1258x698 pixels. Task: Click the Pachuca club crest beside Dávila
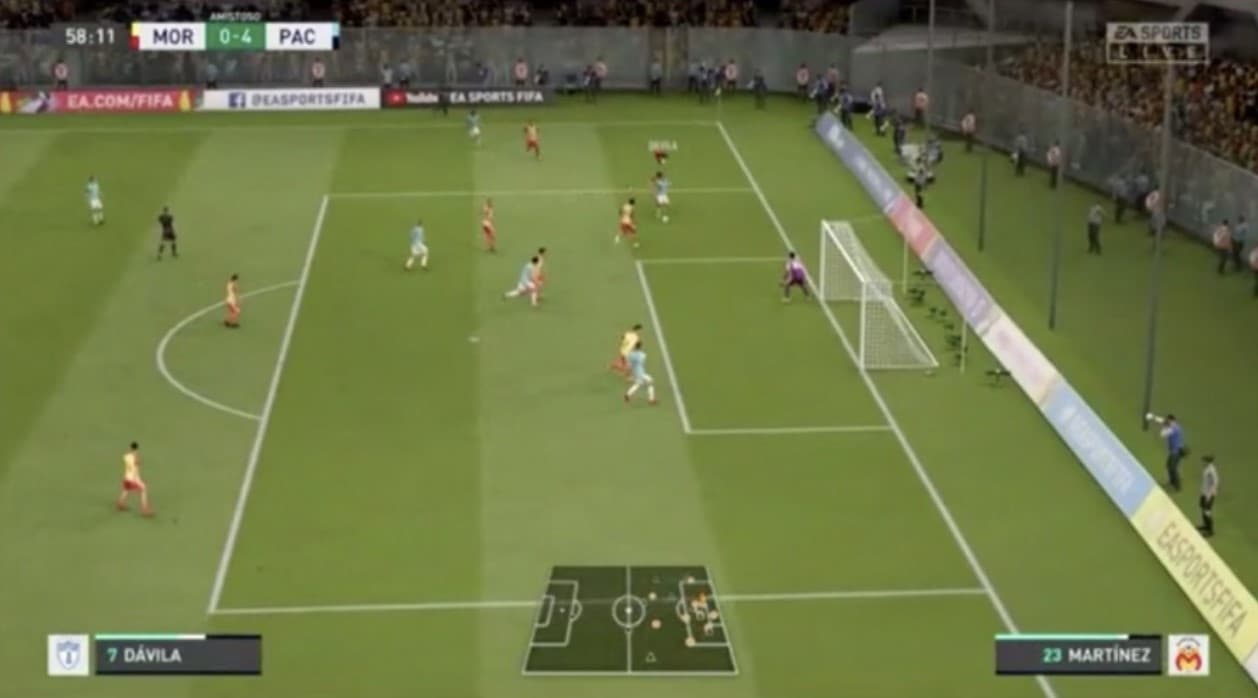click(x=68, y=655)
